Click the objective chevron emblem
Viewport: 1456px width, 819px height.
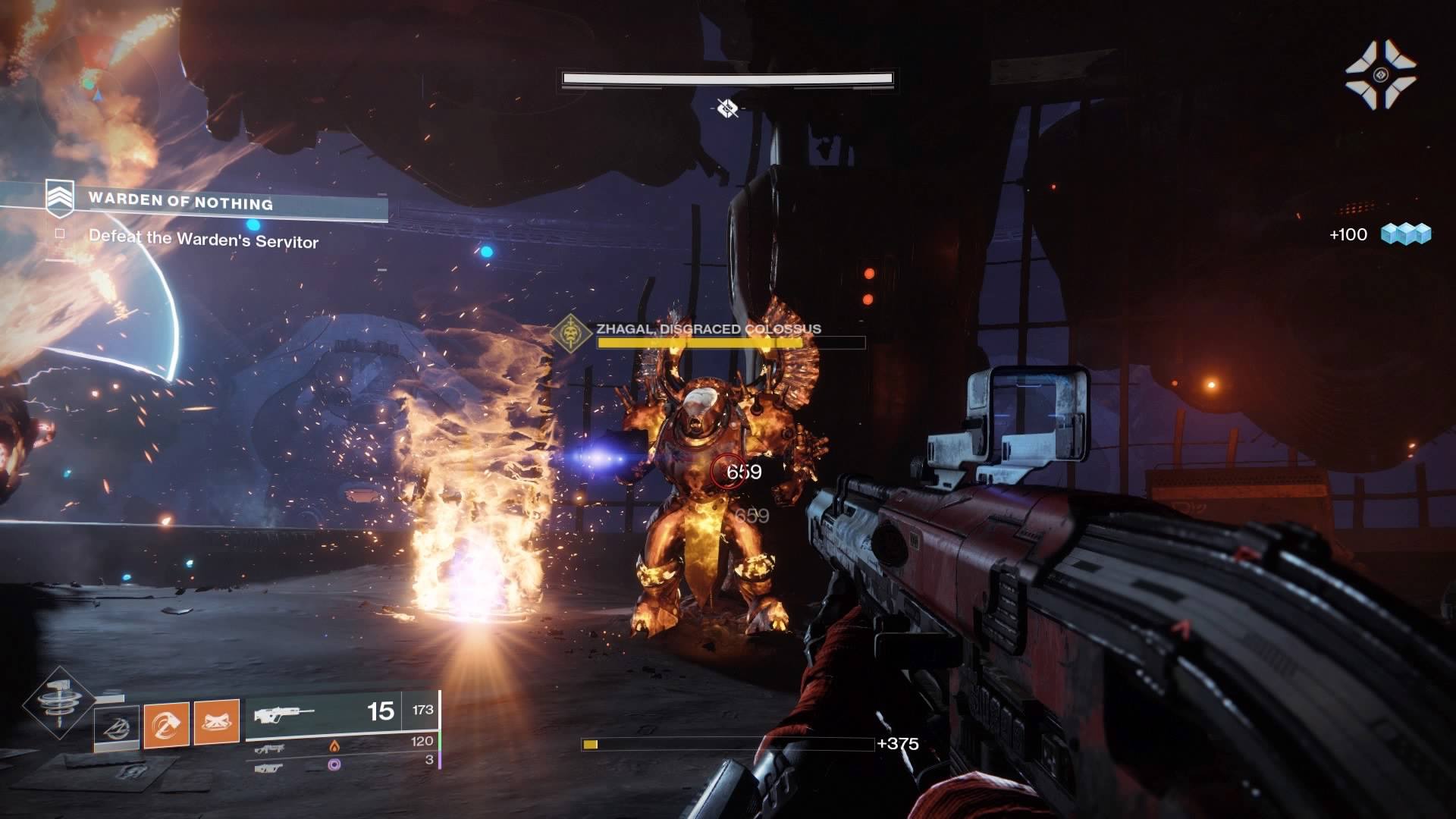pyautogui.click(x=60, y=198)
